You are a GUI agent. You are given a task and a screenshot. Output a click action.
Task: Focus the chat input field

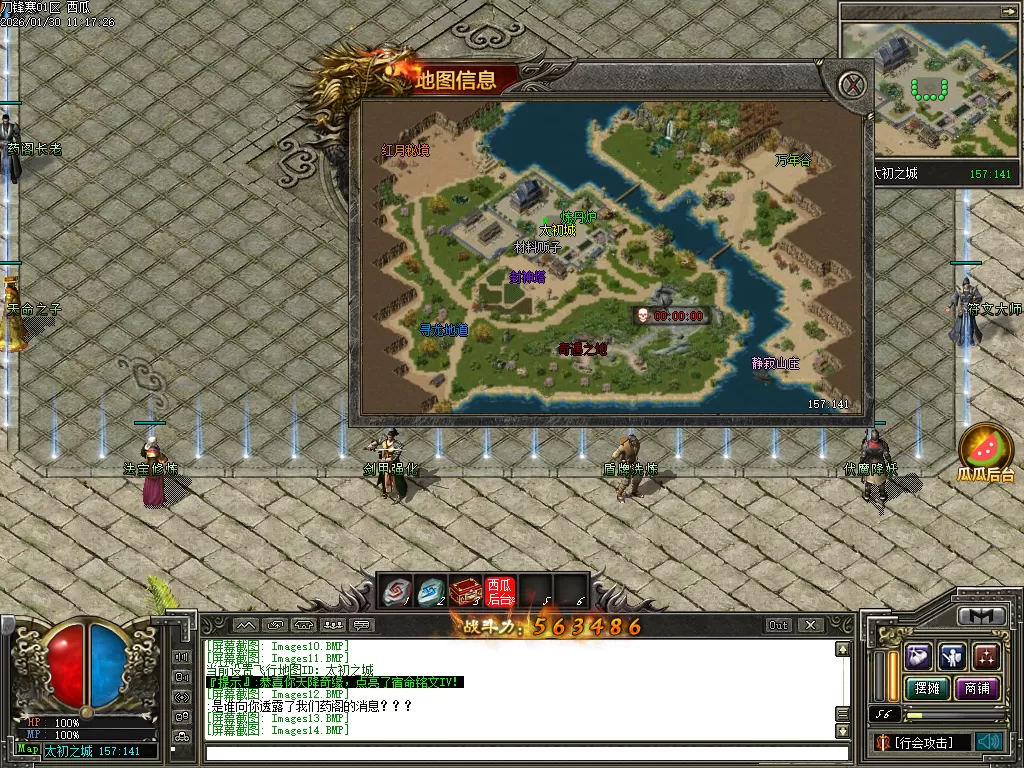pyautogui.click(x=525, y=753)
